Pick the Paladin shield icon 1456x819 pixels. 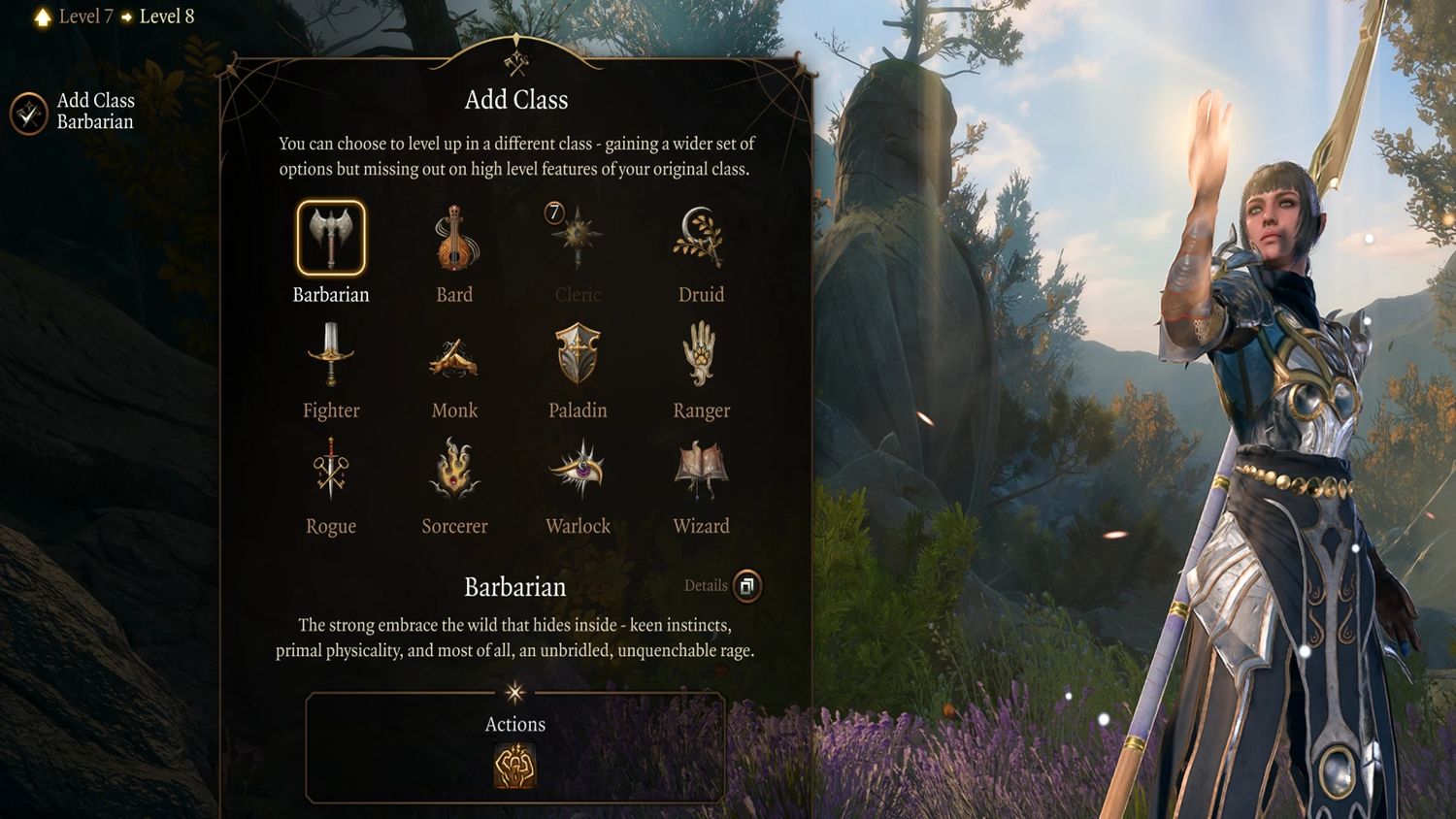(578, 355)
